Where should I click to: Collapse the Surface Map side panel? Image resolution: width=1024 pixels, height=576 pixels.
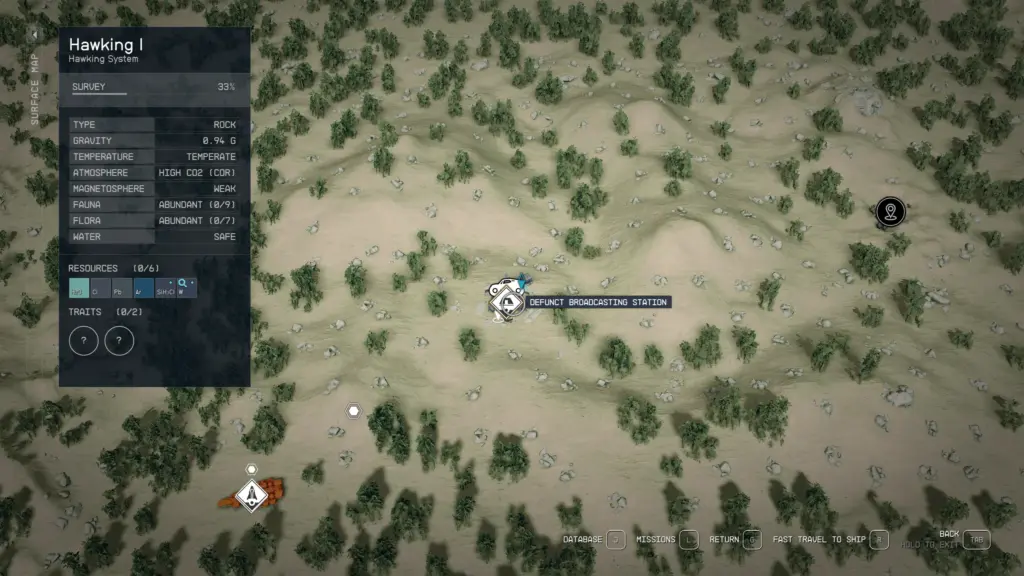[35, 34]
